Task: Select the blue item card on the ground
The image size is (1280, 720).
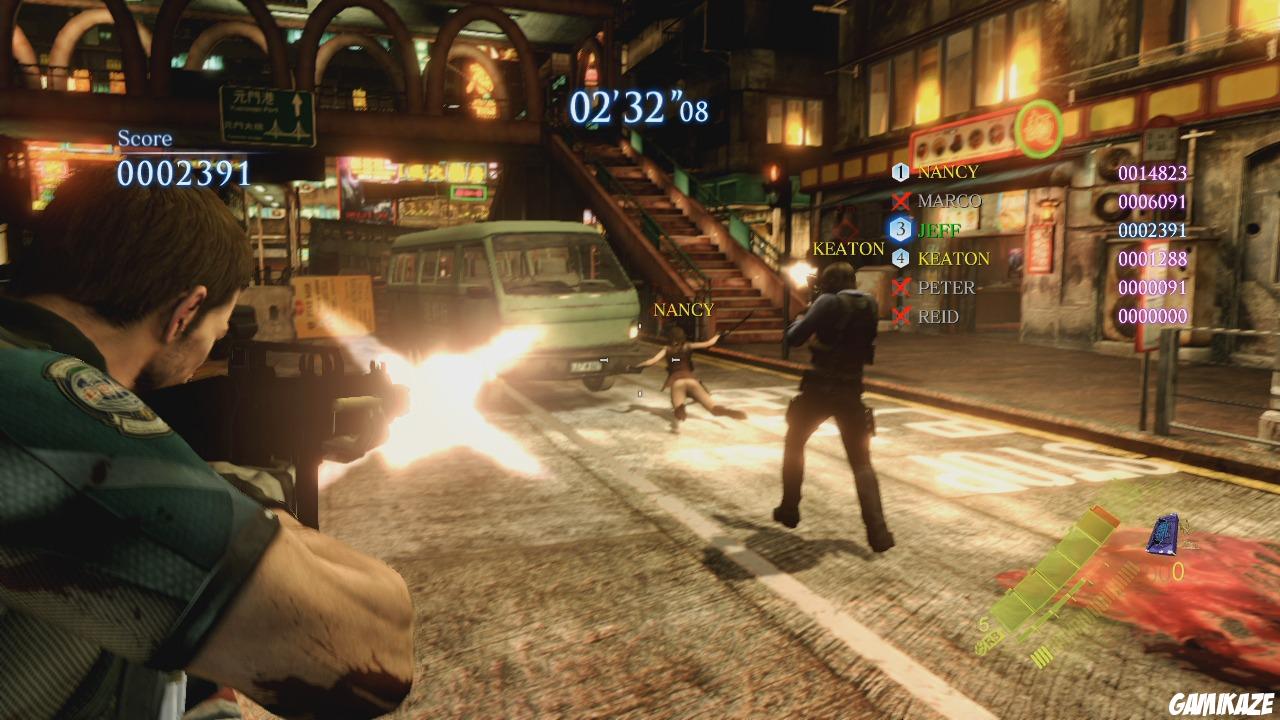Action: 1160,533
